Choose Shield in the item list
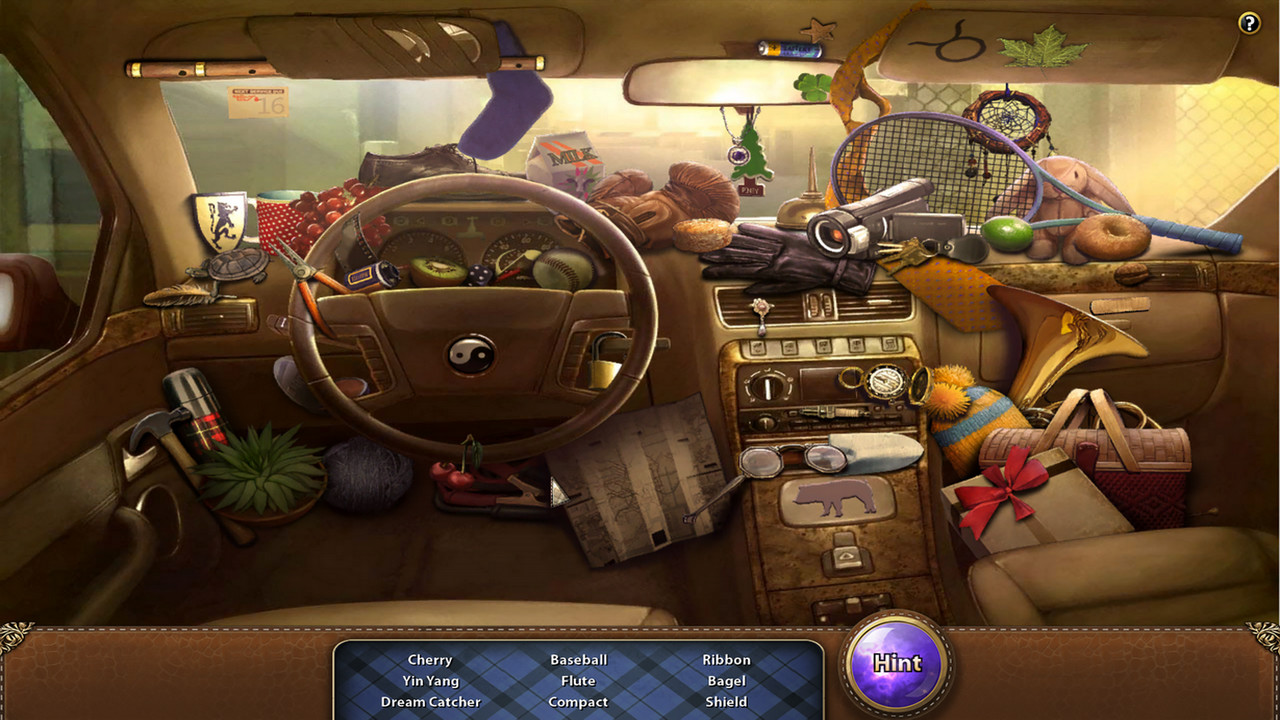This screenshot has height=720, width=1280. pyautogui.click(x=726, y=702)
